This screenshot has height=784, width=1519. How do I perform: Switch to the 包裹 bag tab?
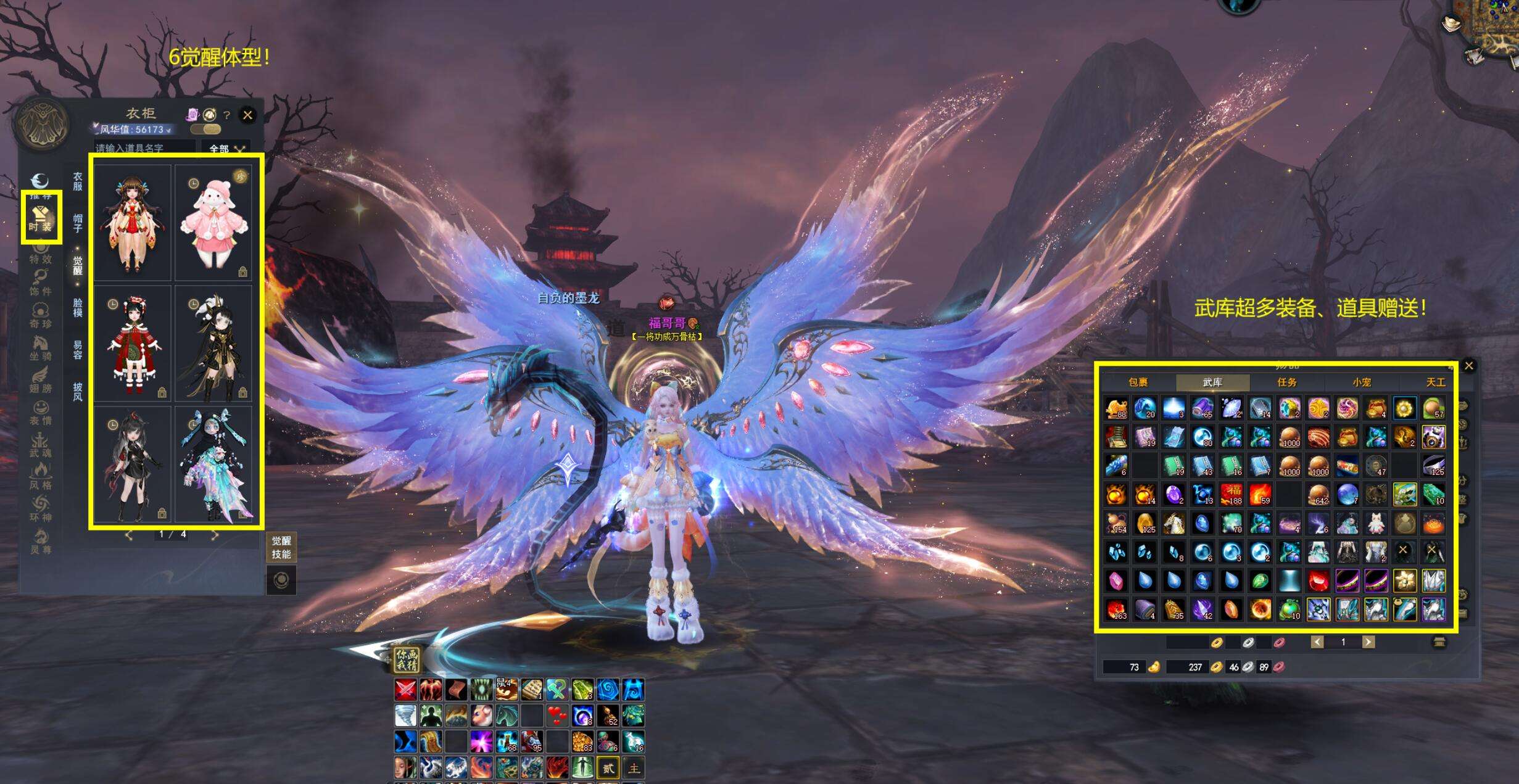click(1138, 382)
